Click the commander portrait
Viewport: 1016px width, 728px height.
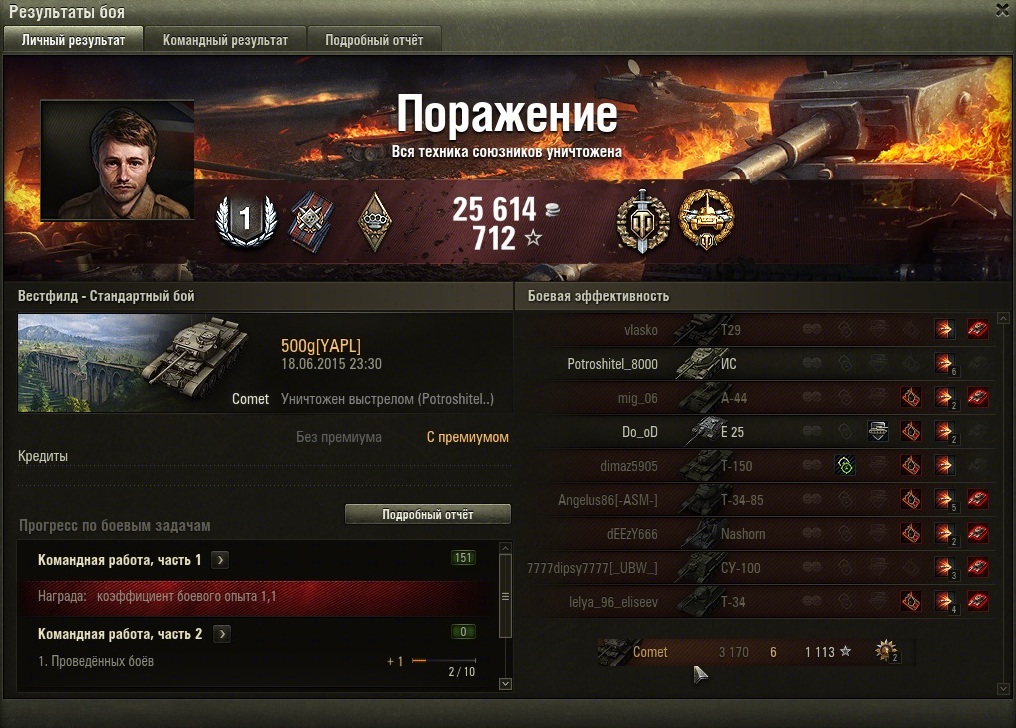point(116,160)
